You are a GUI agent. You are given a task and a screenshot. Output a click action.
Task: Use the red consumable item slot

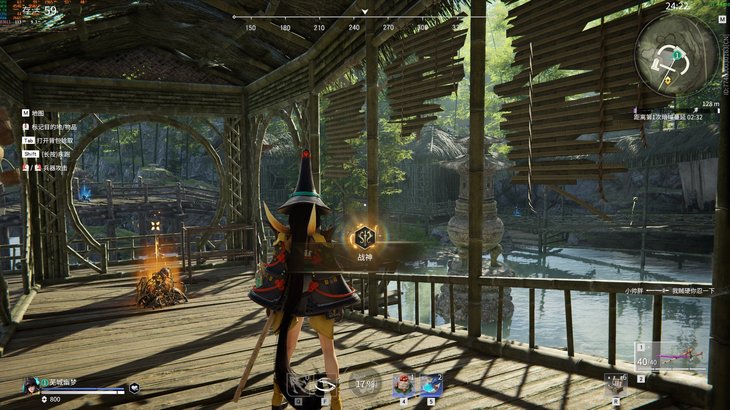(404, 384)
